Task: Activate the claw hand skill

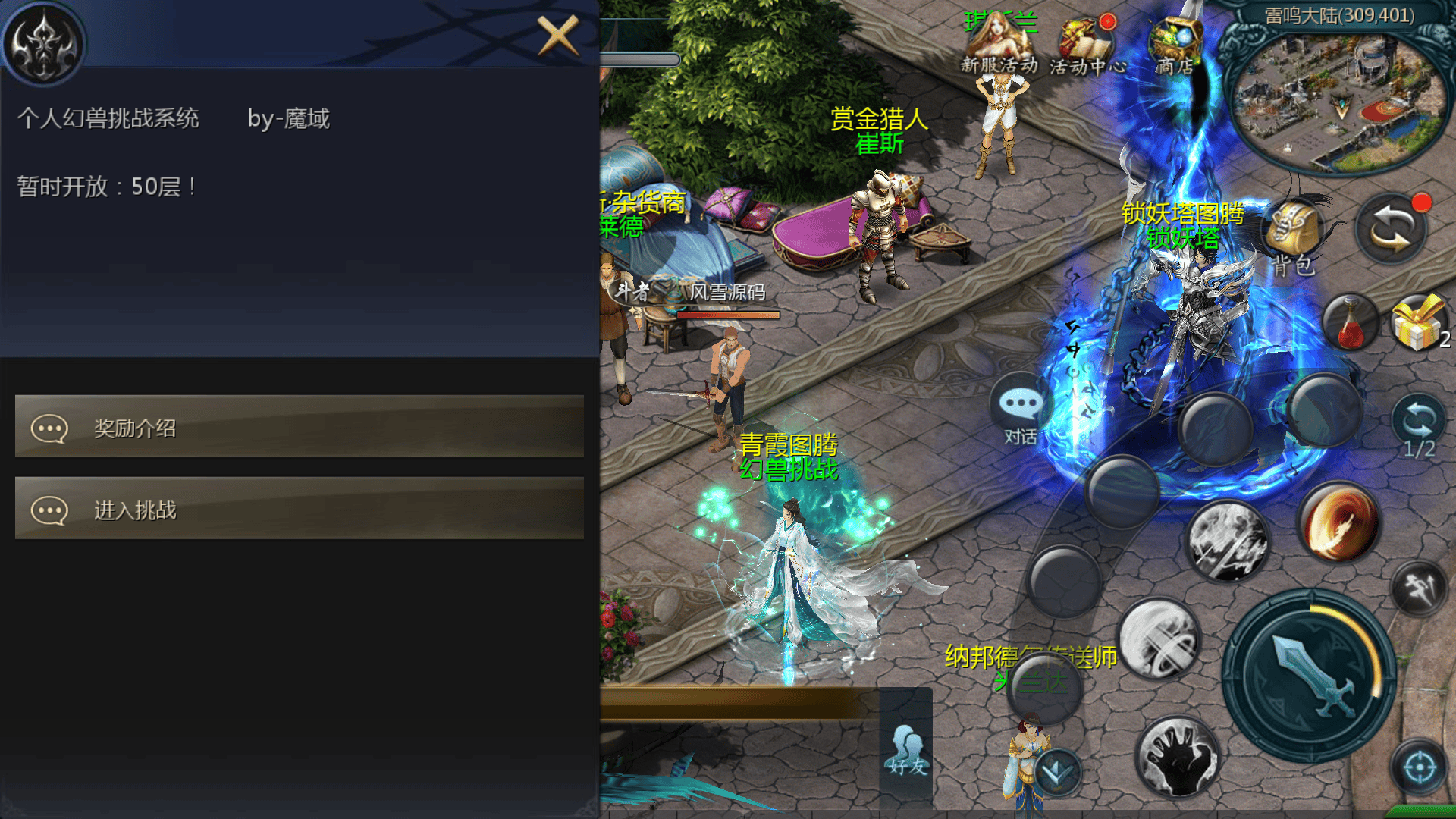Action: [x=1176, y=756]
